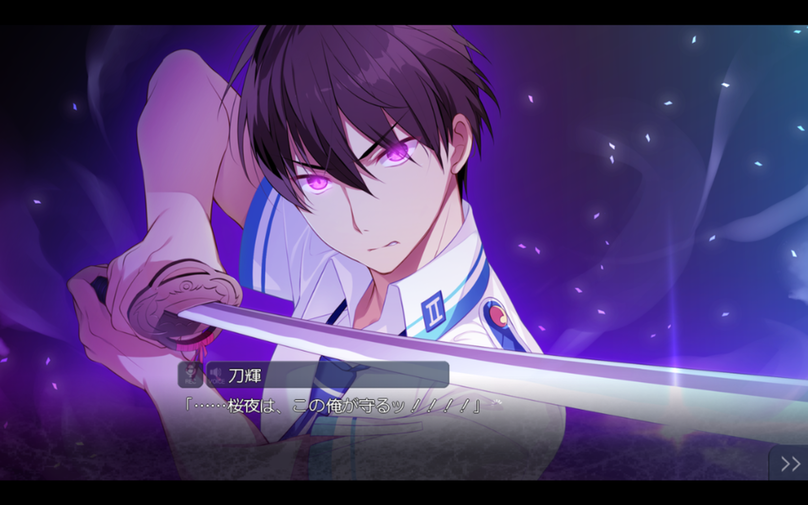Open the double-arrow fast-forward panel
This screenshot has width=808, height=505.
coord(789,463)
